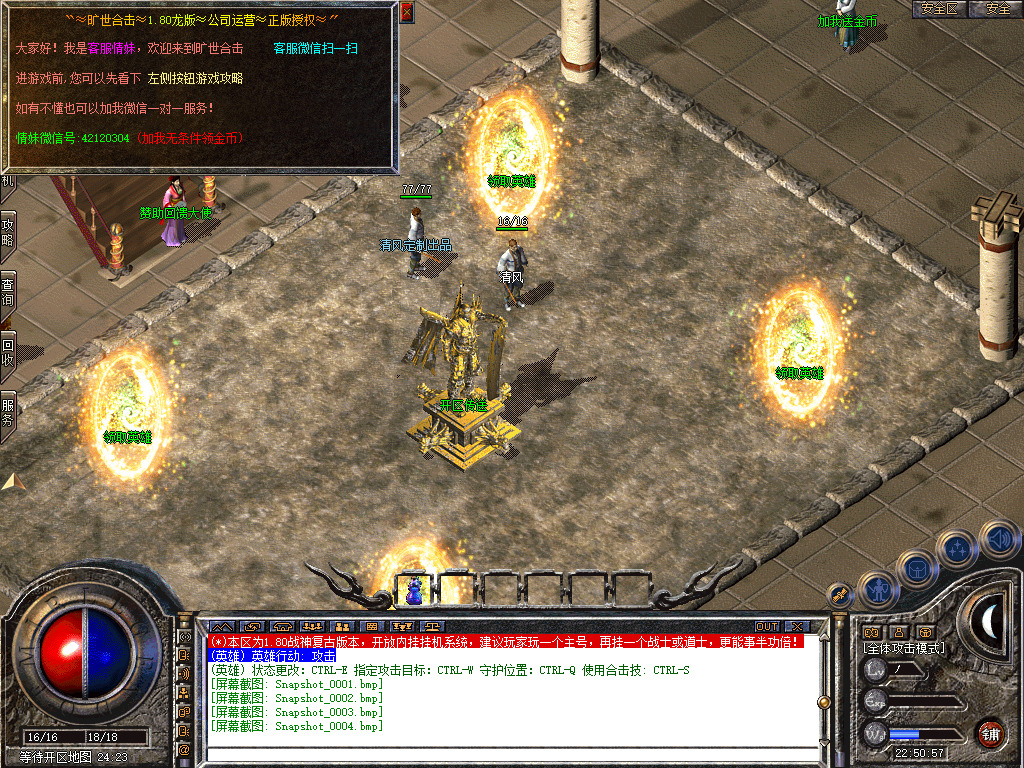This screenshot has width=1024, height=768.
Task: Open the 查询 side tab
Action: (8, 292)
